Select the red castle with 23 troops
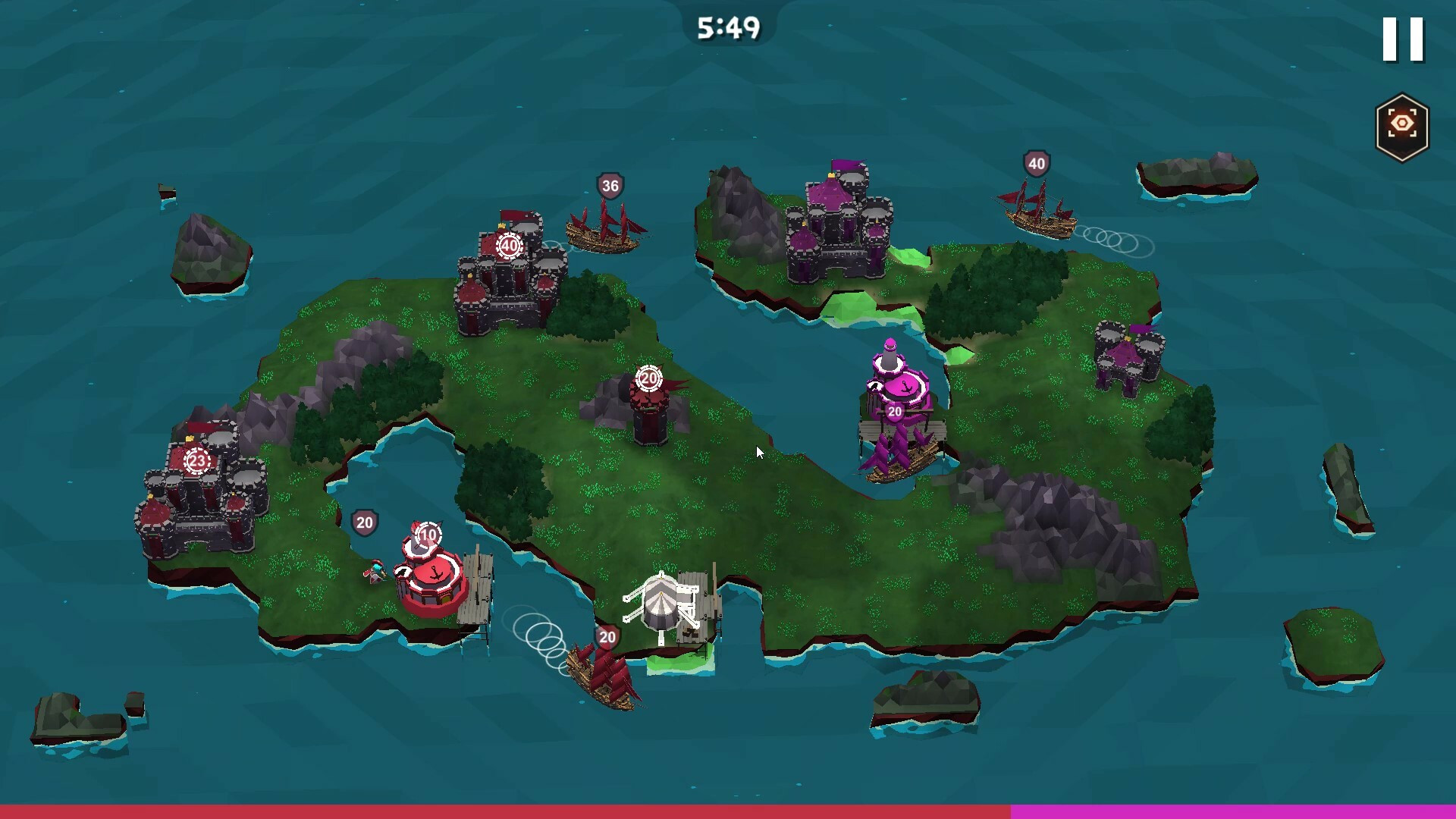Viewport: 1456px width, 819px height. click(200, 489)
